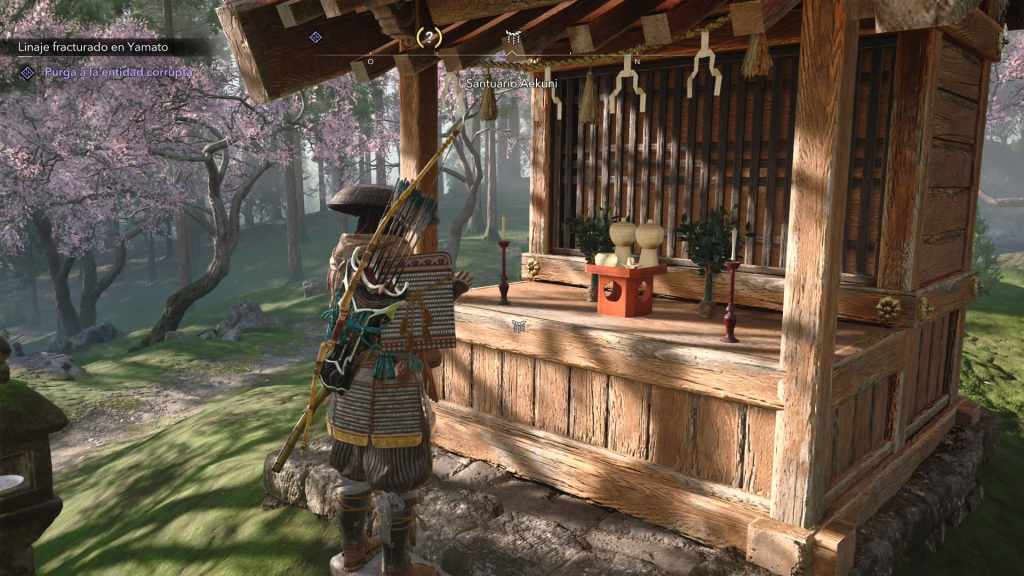
Task: Select the Purga a la entidad corrupta objective
Action: pyautogui.click(x=118, y=72)
